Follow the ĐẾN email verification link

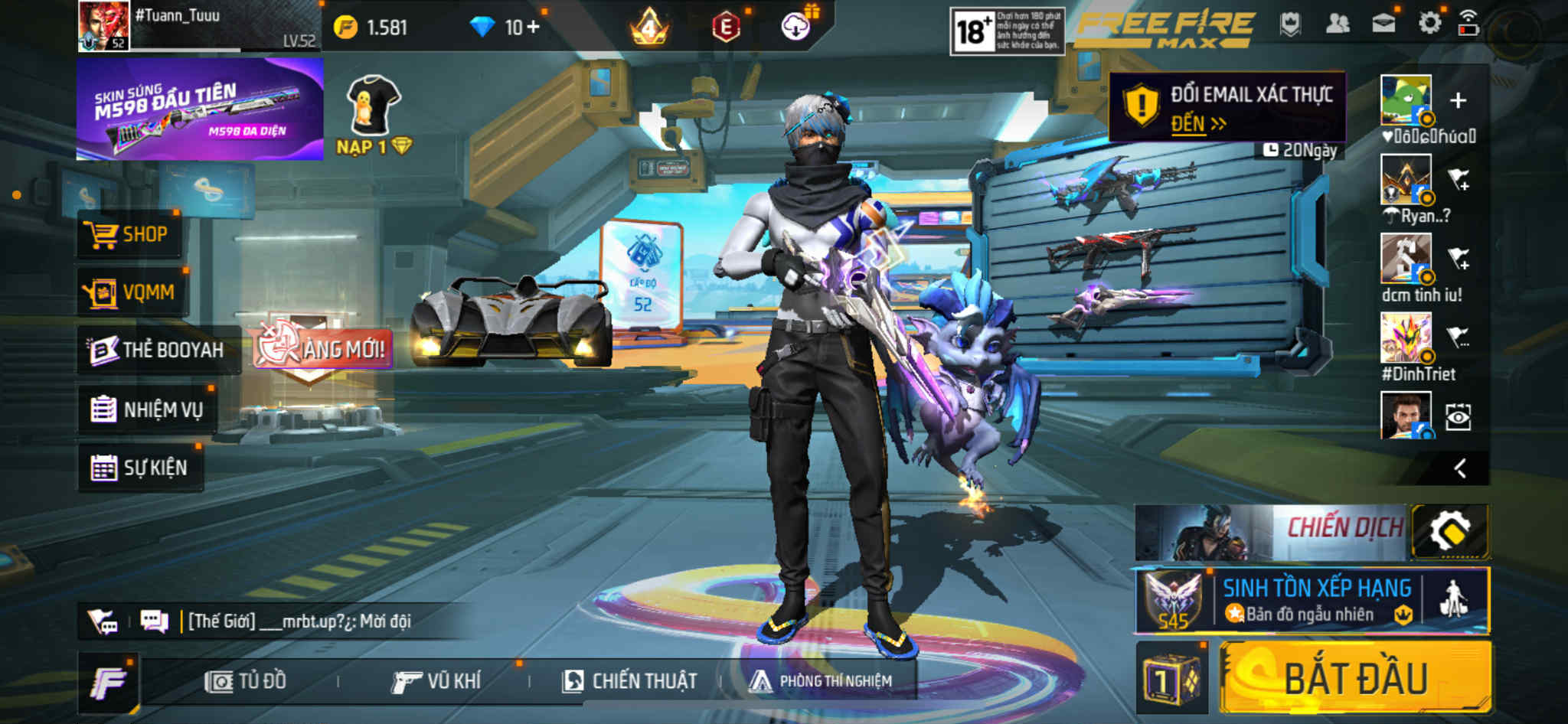[1198, 124]
